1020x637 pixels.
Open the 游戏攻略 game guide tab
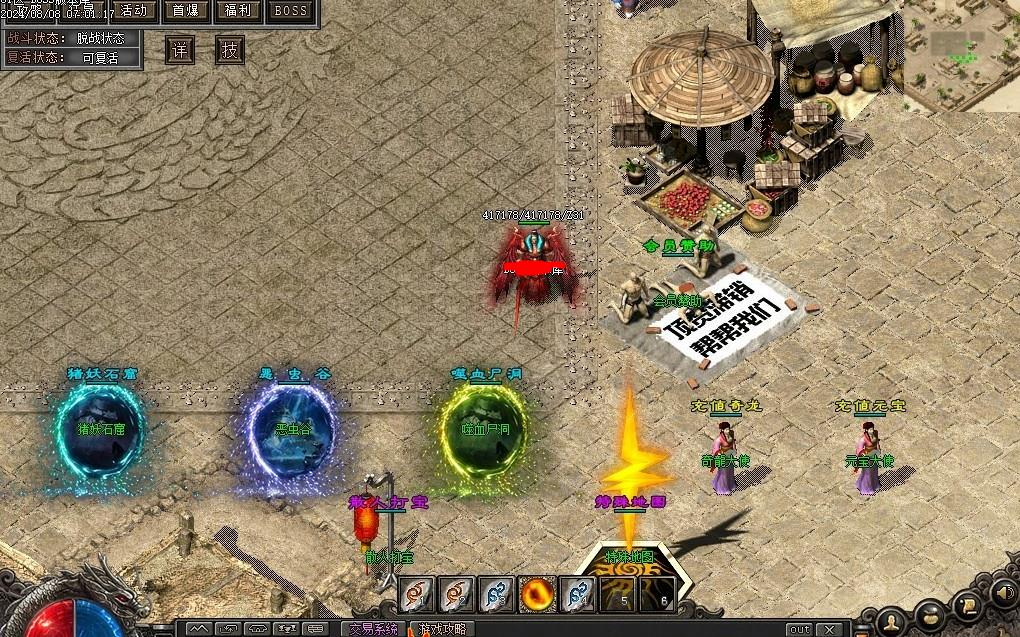pos(442,629)
